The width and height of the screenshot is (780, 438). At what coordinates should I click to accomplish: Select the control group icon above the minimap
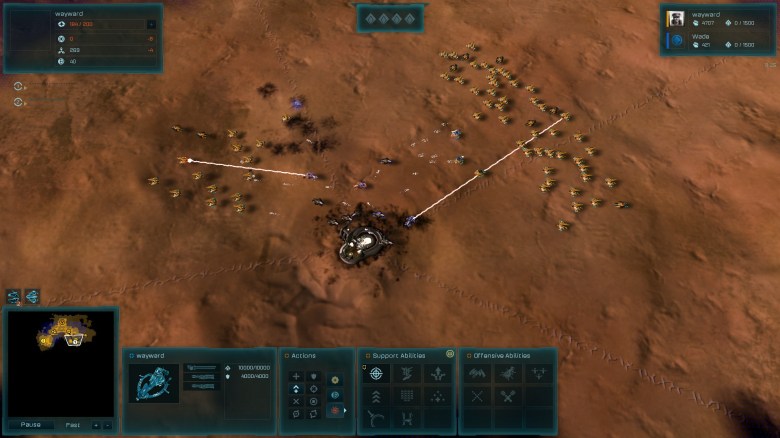point(14,296)
